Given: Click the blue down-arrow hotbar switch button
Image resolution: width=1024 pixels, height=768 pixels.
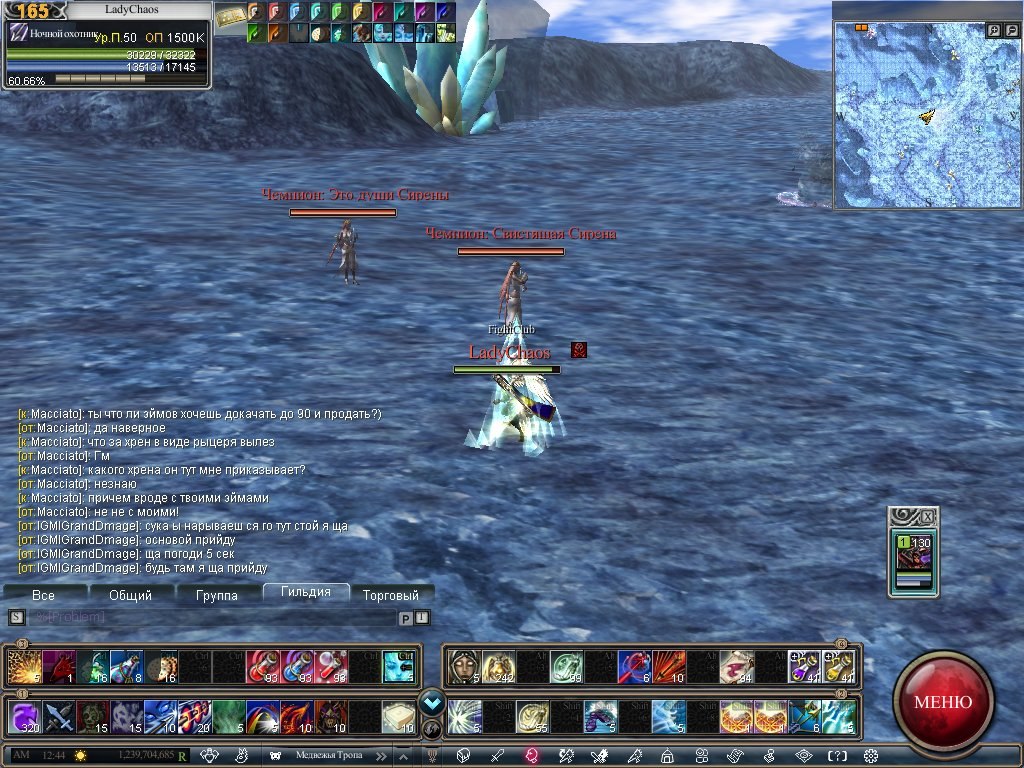Looking at the screenshot, I should pos(432,701).
